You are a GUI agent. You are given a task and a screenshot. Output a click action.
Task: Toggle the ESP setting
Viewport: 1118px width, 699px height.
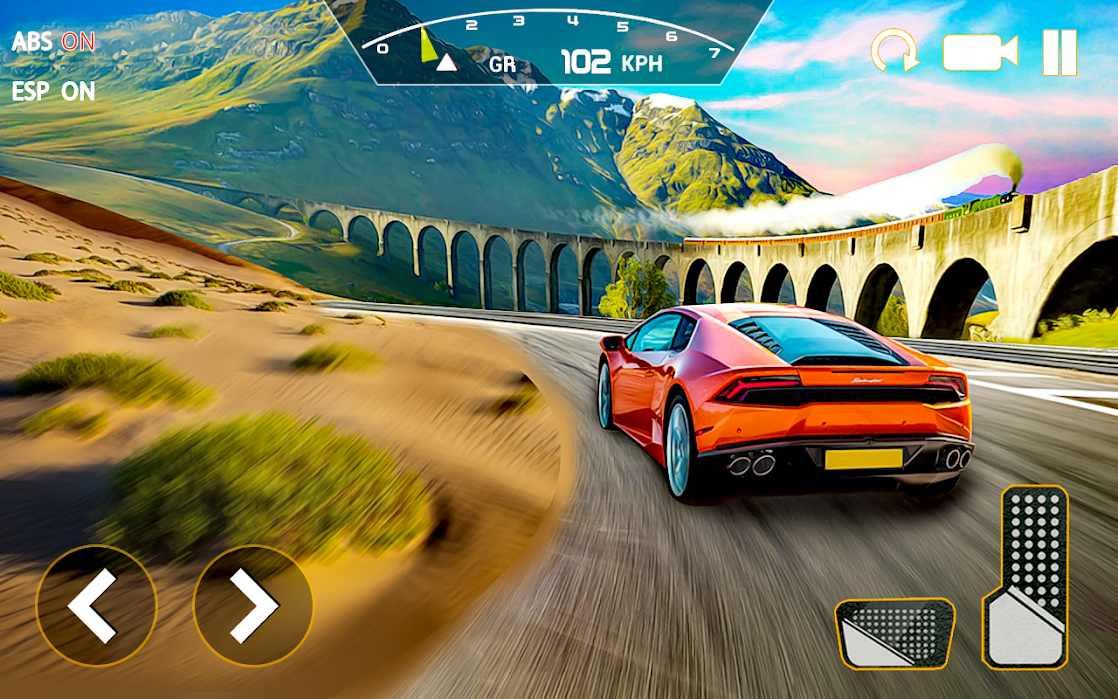tap(54, 91)
